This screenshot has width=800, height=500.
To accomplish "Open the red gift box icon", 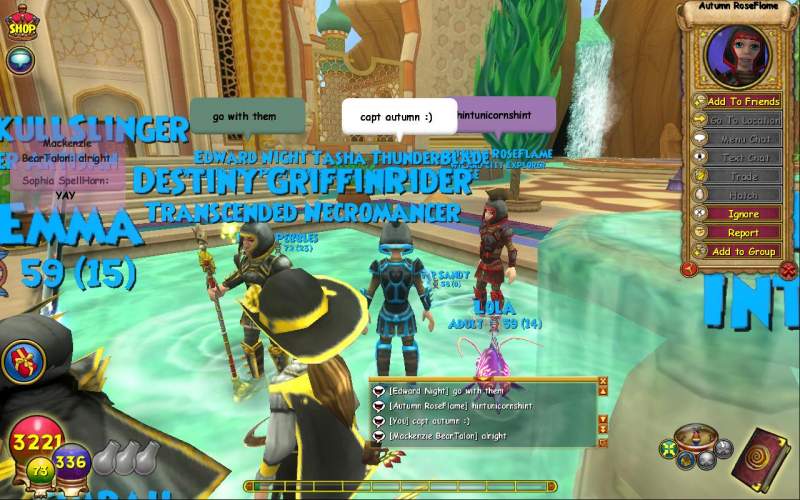I will [x=22, y=361].
